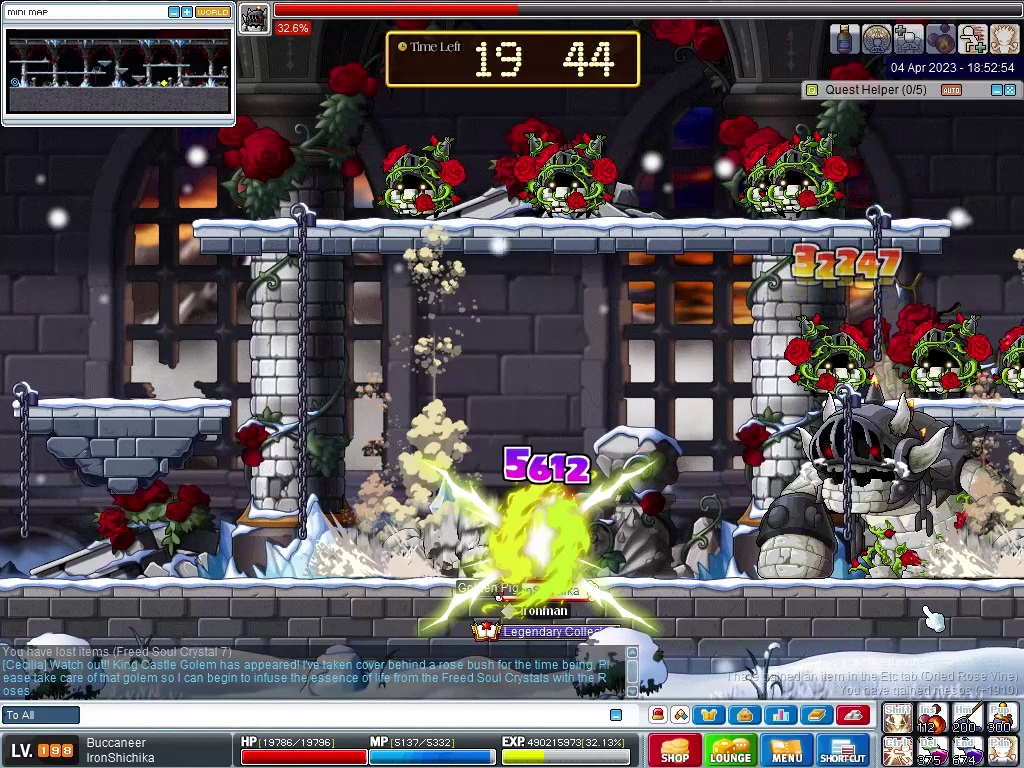This screenshot has width=1024, height=768.
Task: Shrink the minimap with the minus button
Action: [x=174, y=12]
